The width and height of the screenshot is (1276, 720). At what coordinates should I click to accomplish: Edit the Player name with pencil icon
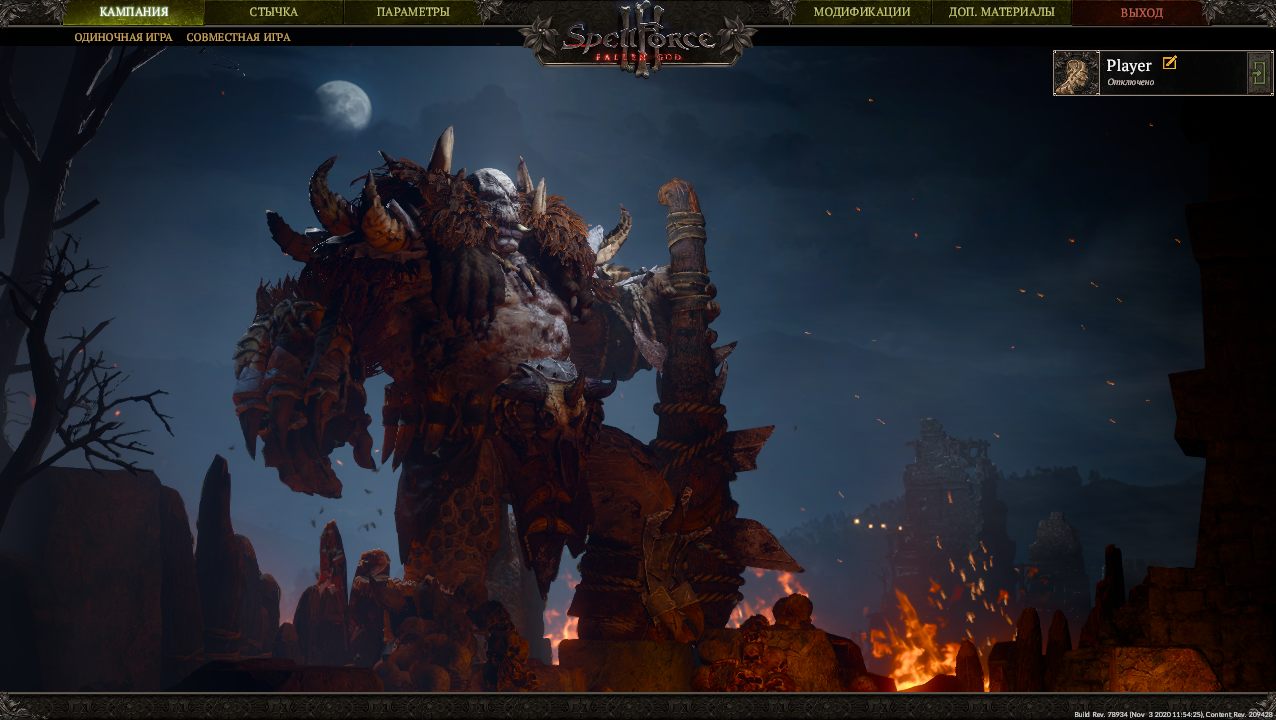click(1169, 63)
